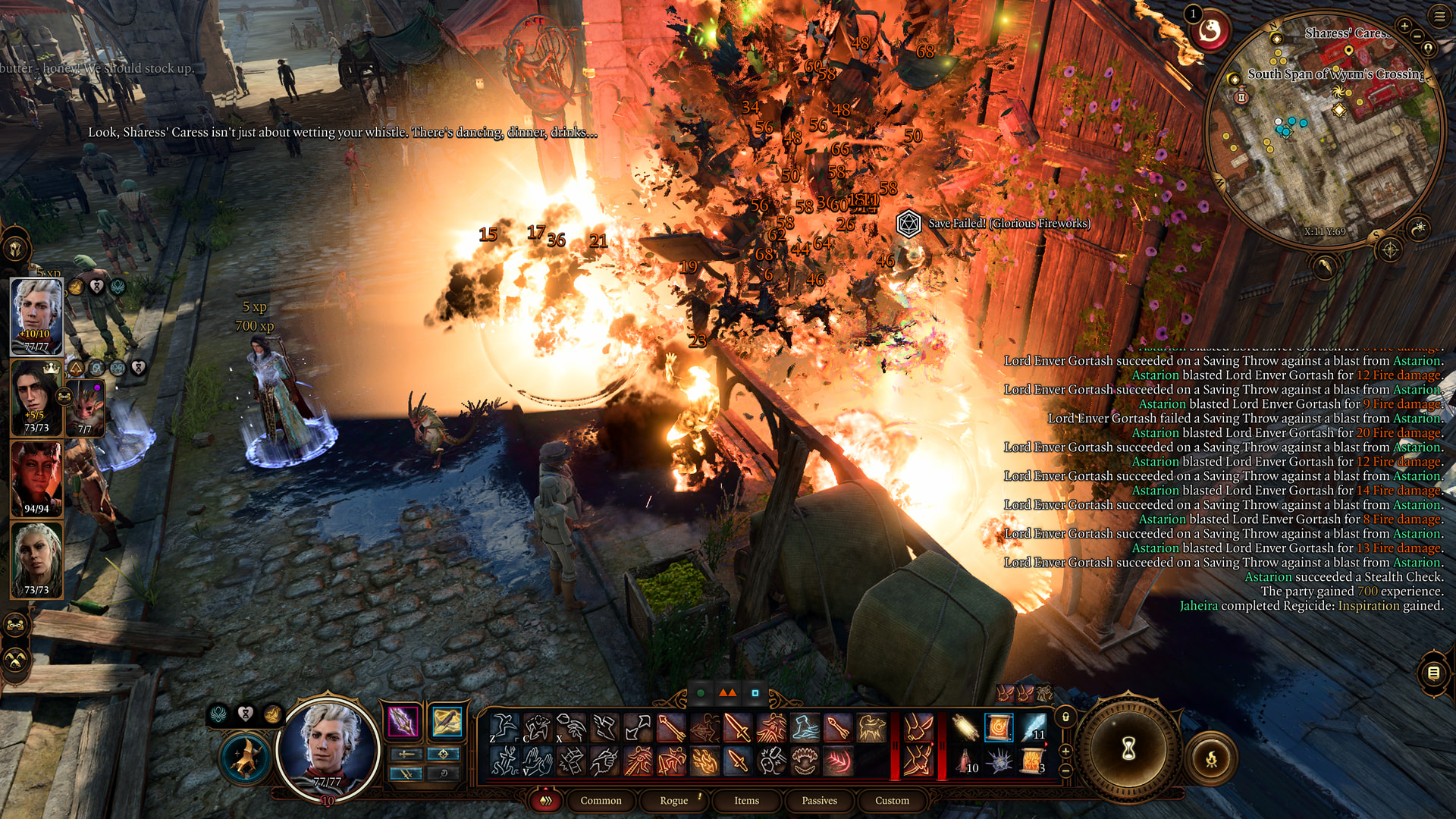
Task: Click the hourglass end turn button
Action: [x=1128, y=749]
